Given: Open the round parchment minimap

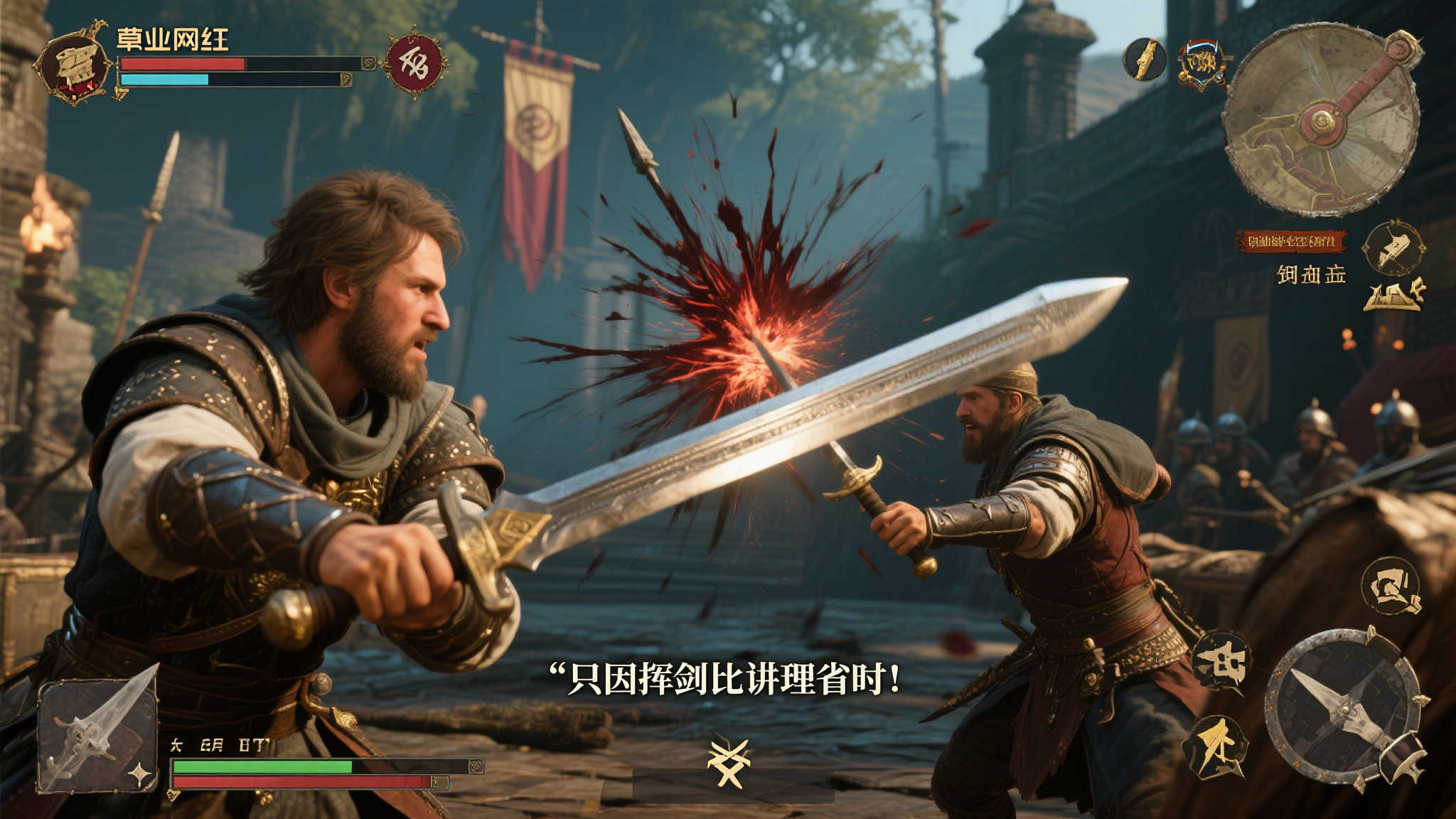Looking at the screenshot, I should (1322, 121).
